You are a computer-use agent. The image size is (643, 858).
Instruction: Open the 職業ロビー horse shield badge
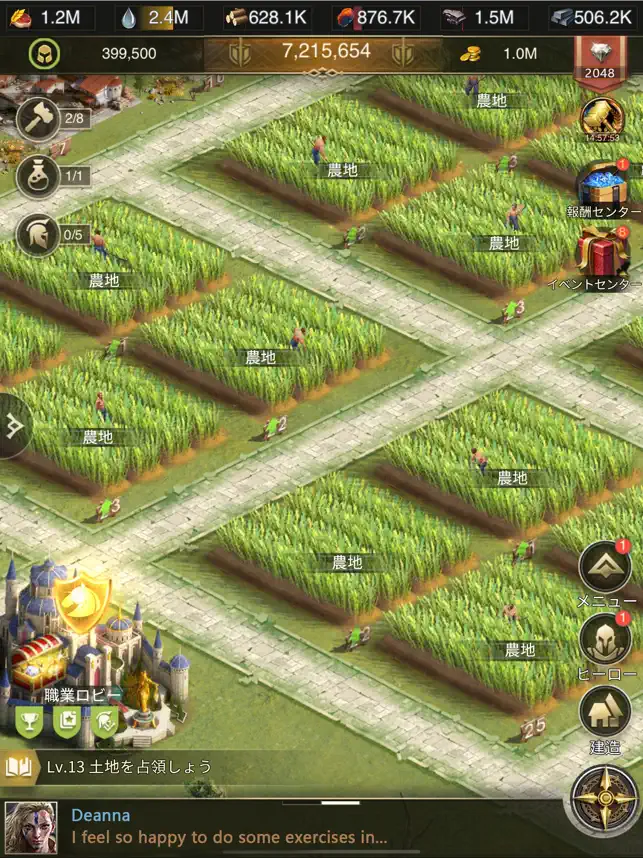pyautogui.click(x=81, y=602)
